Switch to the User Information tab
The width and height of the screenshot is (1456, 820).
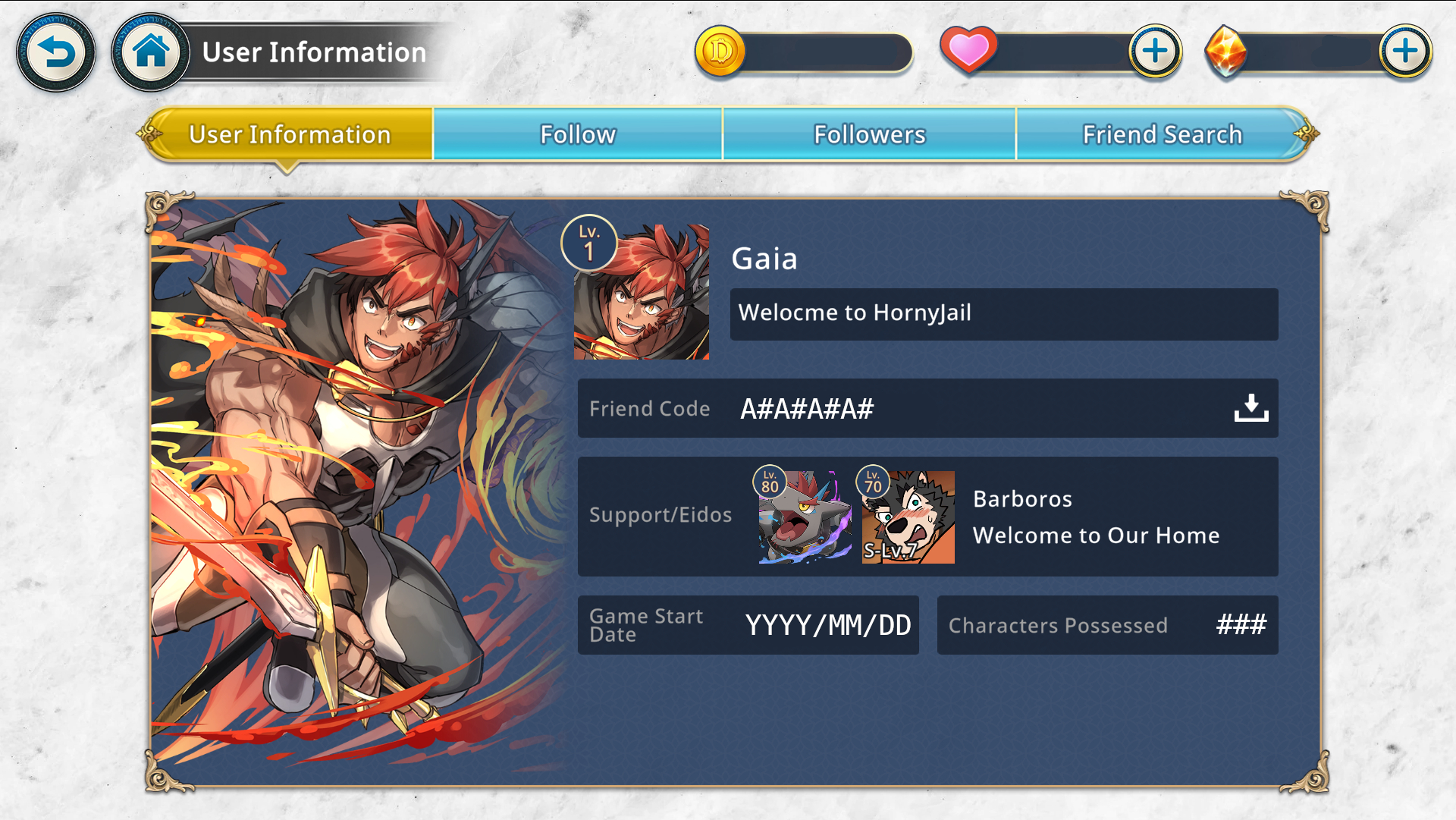click(x=290, y=134)
